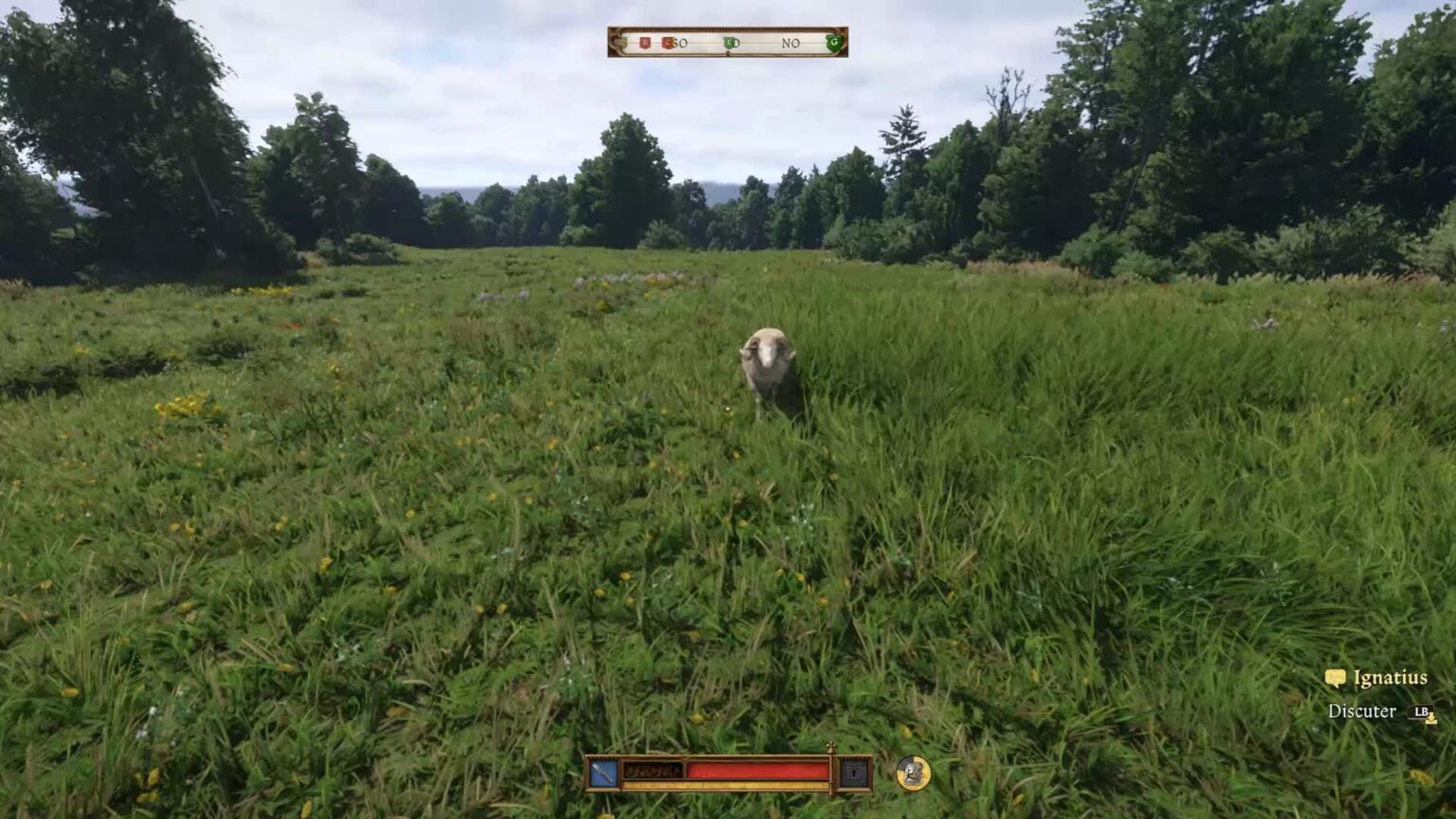
Task: Expand the ornate buff panel left of the health bar
Action: pyautogui.click(x=652, y=771)
